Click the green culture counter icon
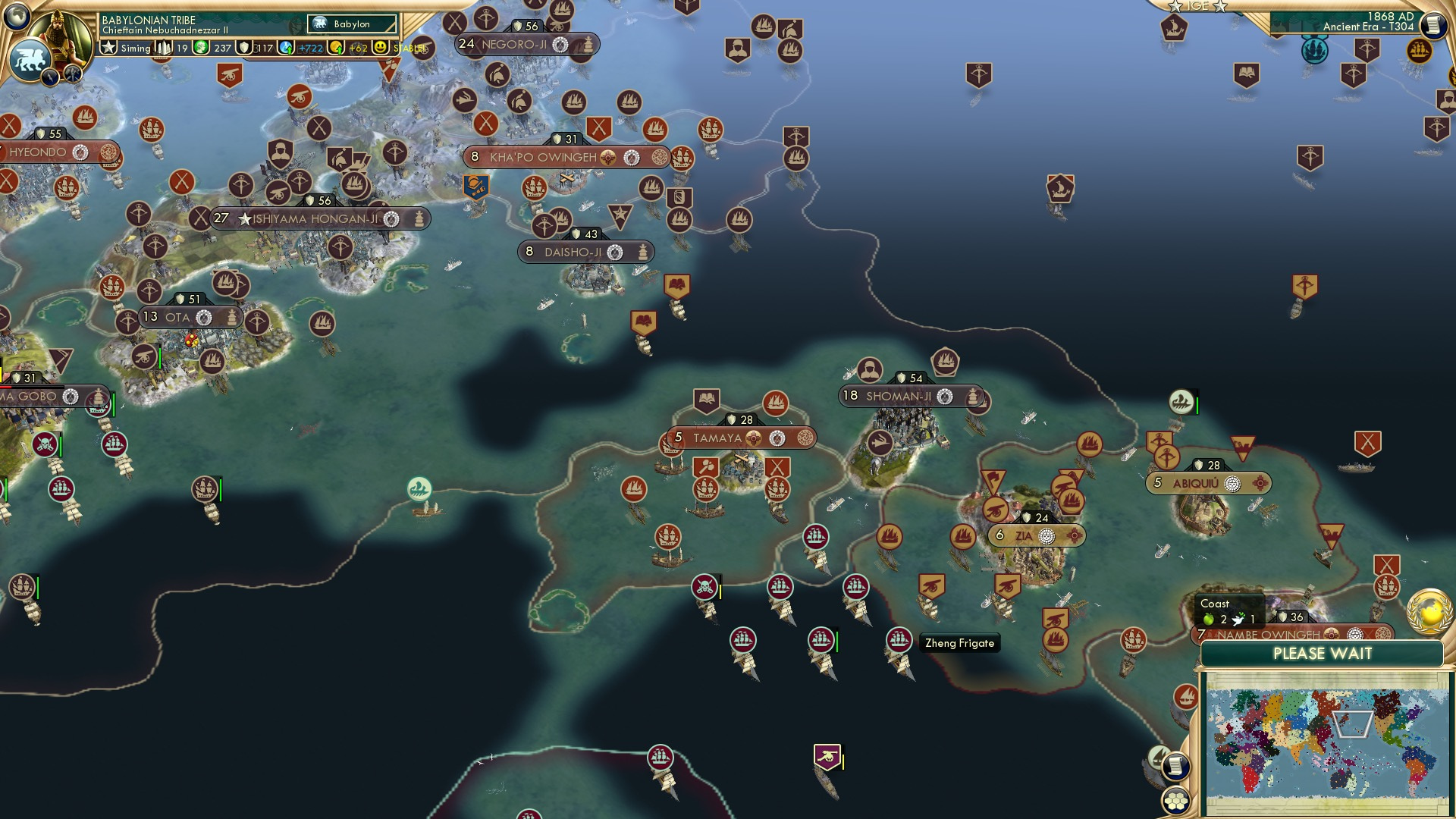This screenshot has width=1456, height=819. coord(199,47)
